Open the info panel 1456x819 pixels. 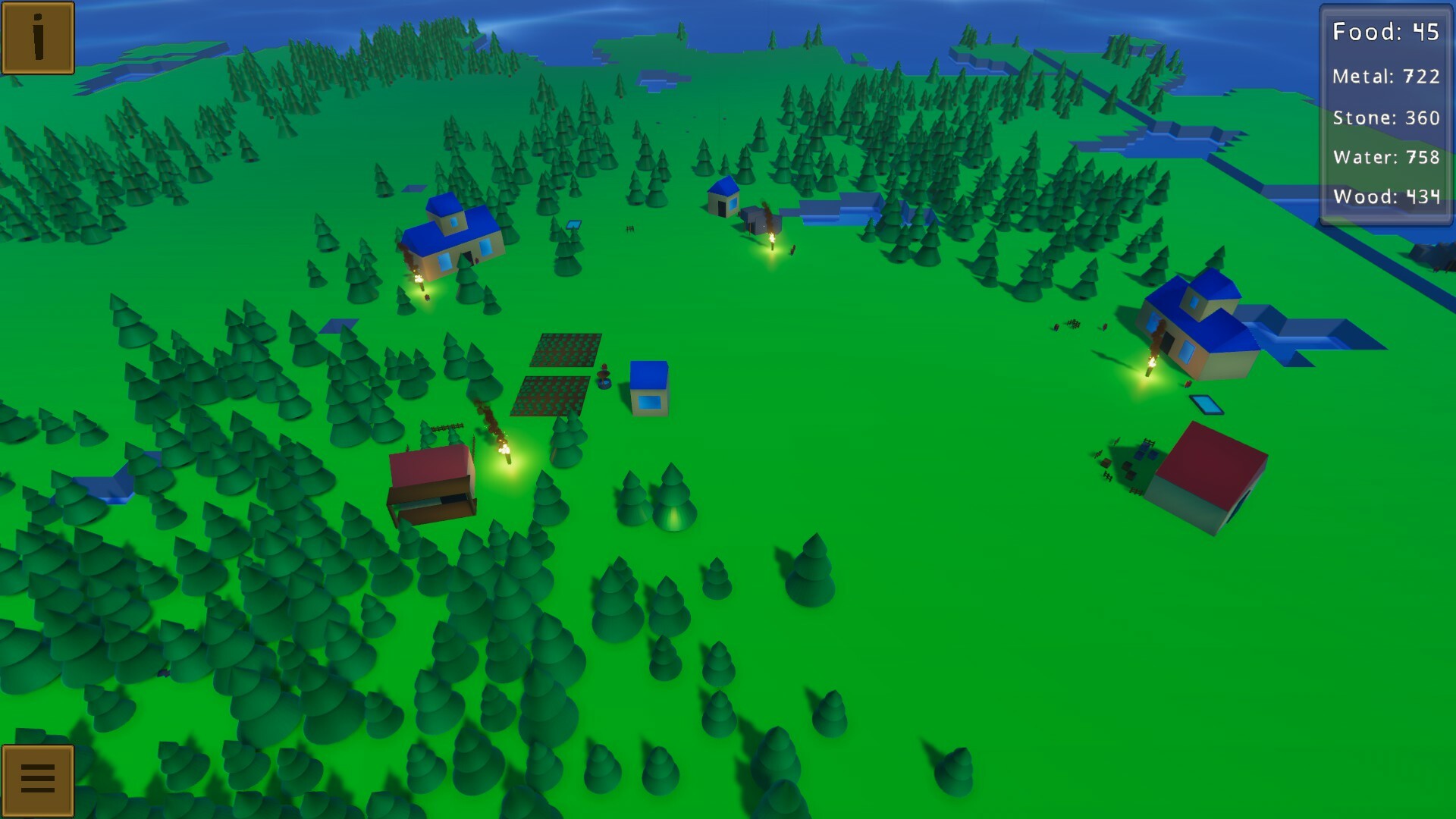38,37
